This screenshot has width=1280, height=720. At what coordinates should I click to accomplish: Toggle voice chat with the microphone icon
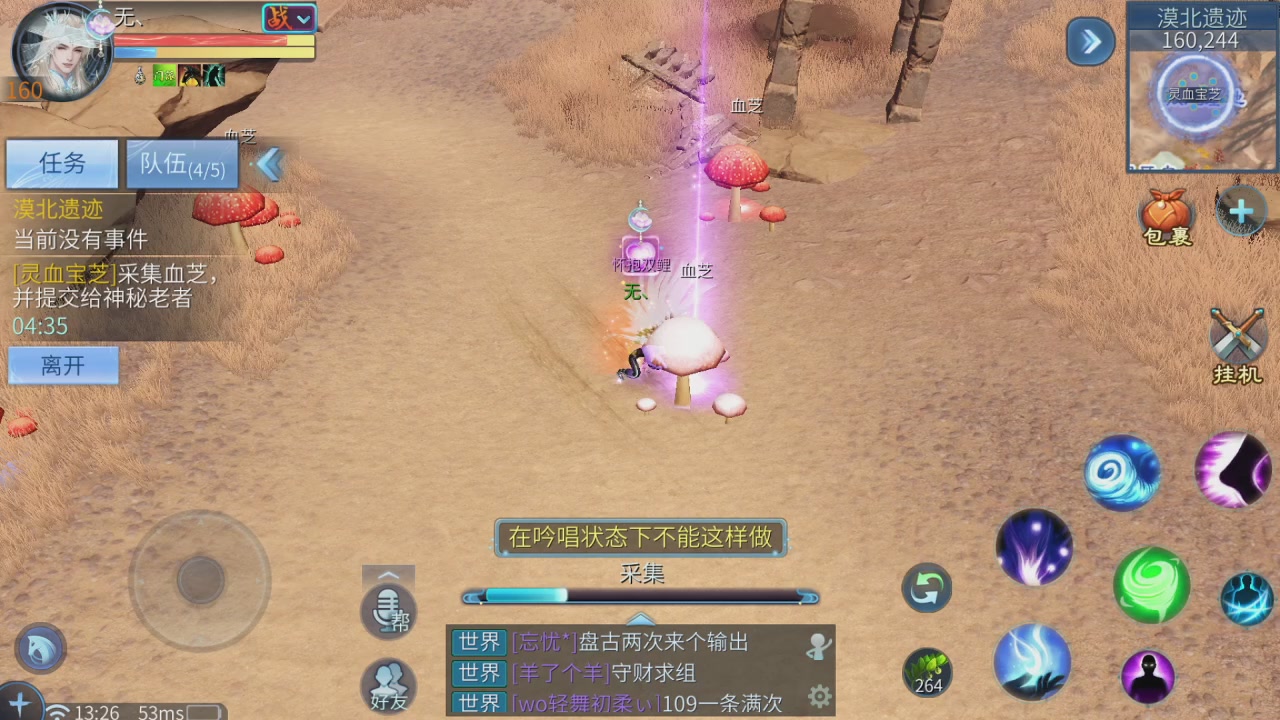click(388, 608)
